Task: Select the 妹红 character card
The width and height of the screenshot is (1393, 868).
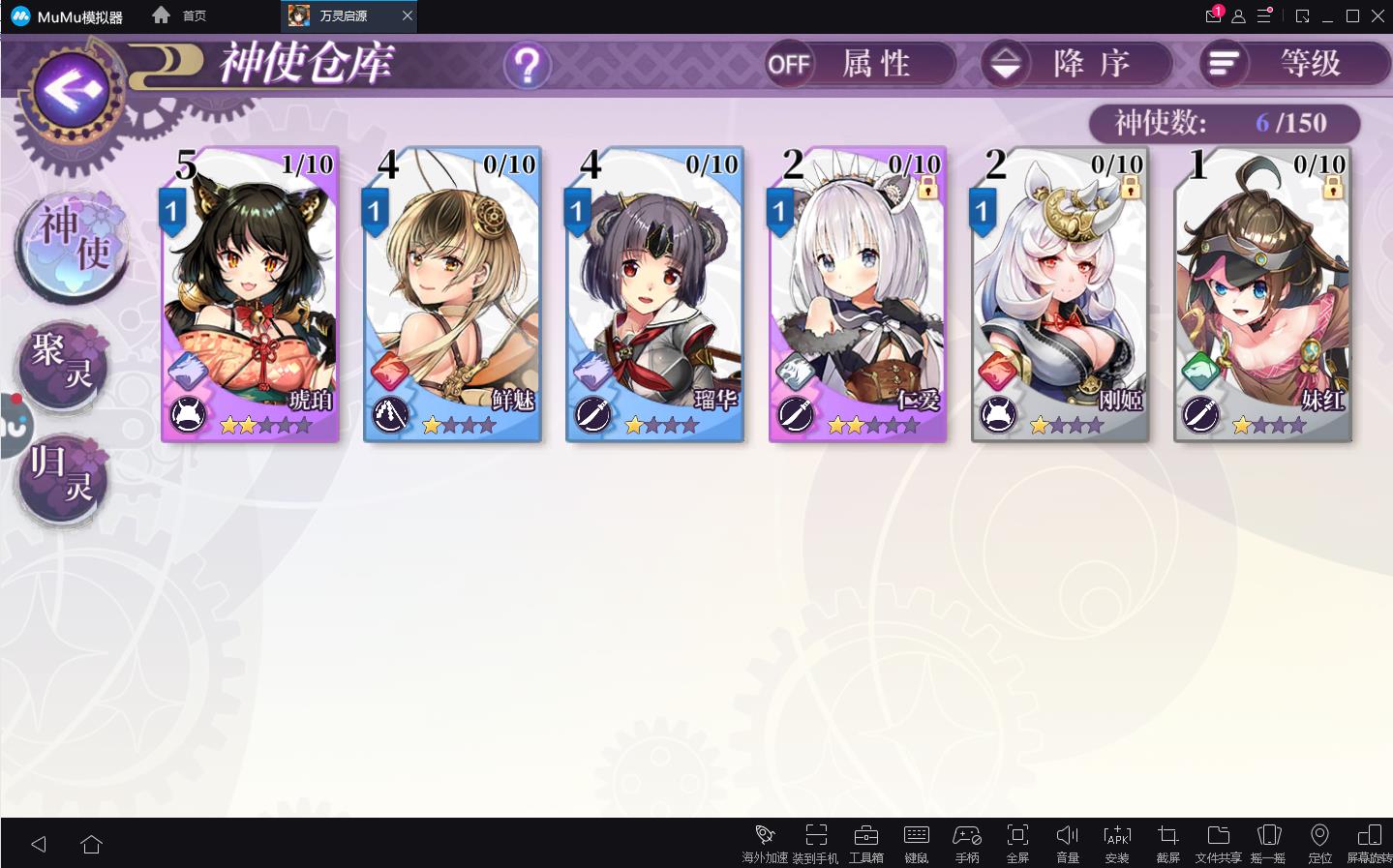Action: [1262, 295]
